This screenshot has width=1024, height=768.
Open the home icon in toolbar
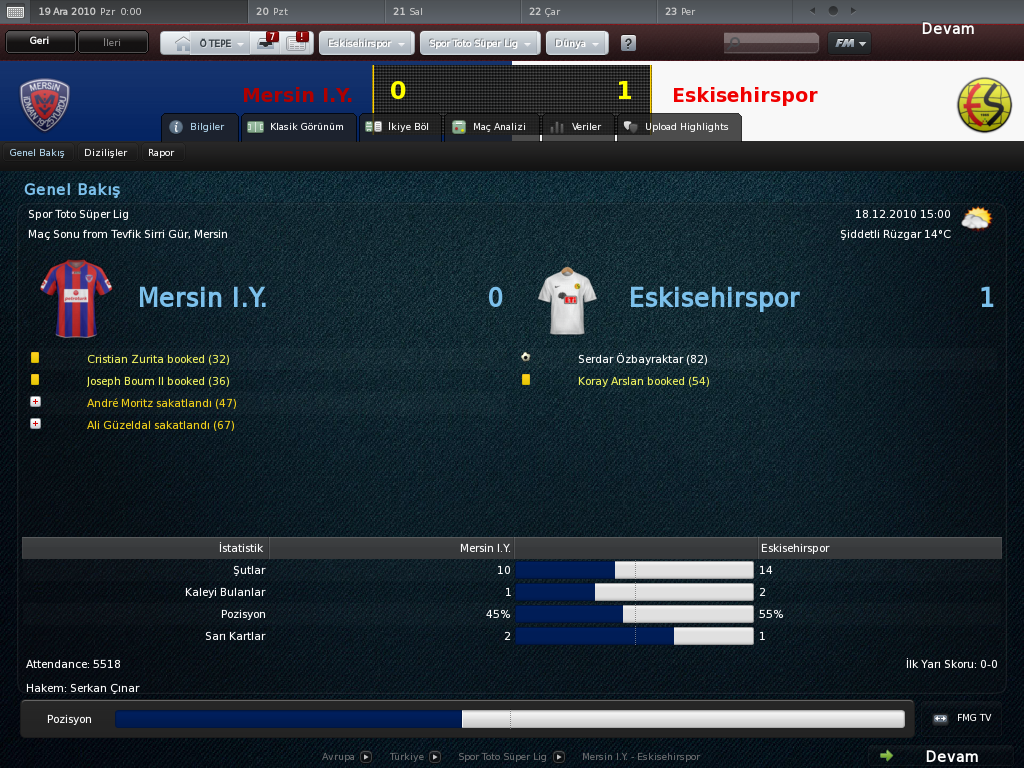(x=181, y=43)
